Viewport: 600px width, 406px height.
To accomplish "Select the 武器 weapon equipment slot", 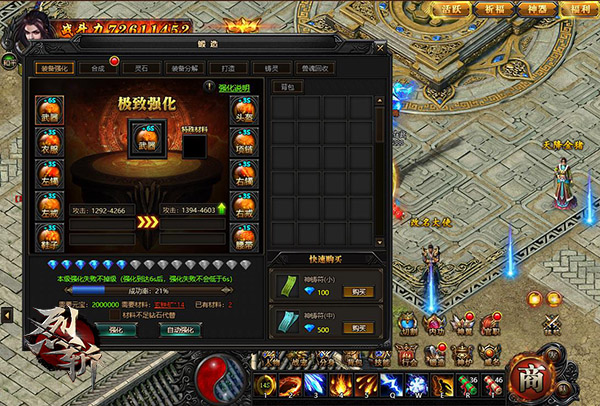I will tap(51, 111).
